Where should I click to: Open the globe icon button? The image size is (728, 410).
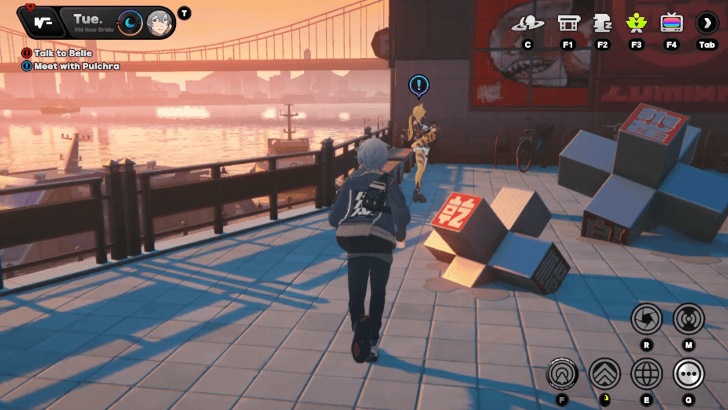pyautogui.click(x=647, y=374)
